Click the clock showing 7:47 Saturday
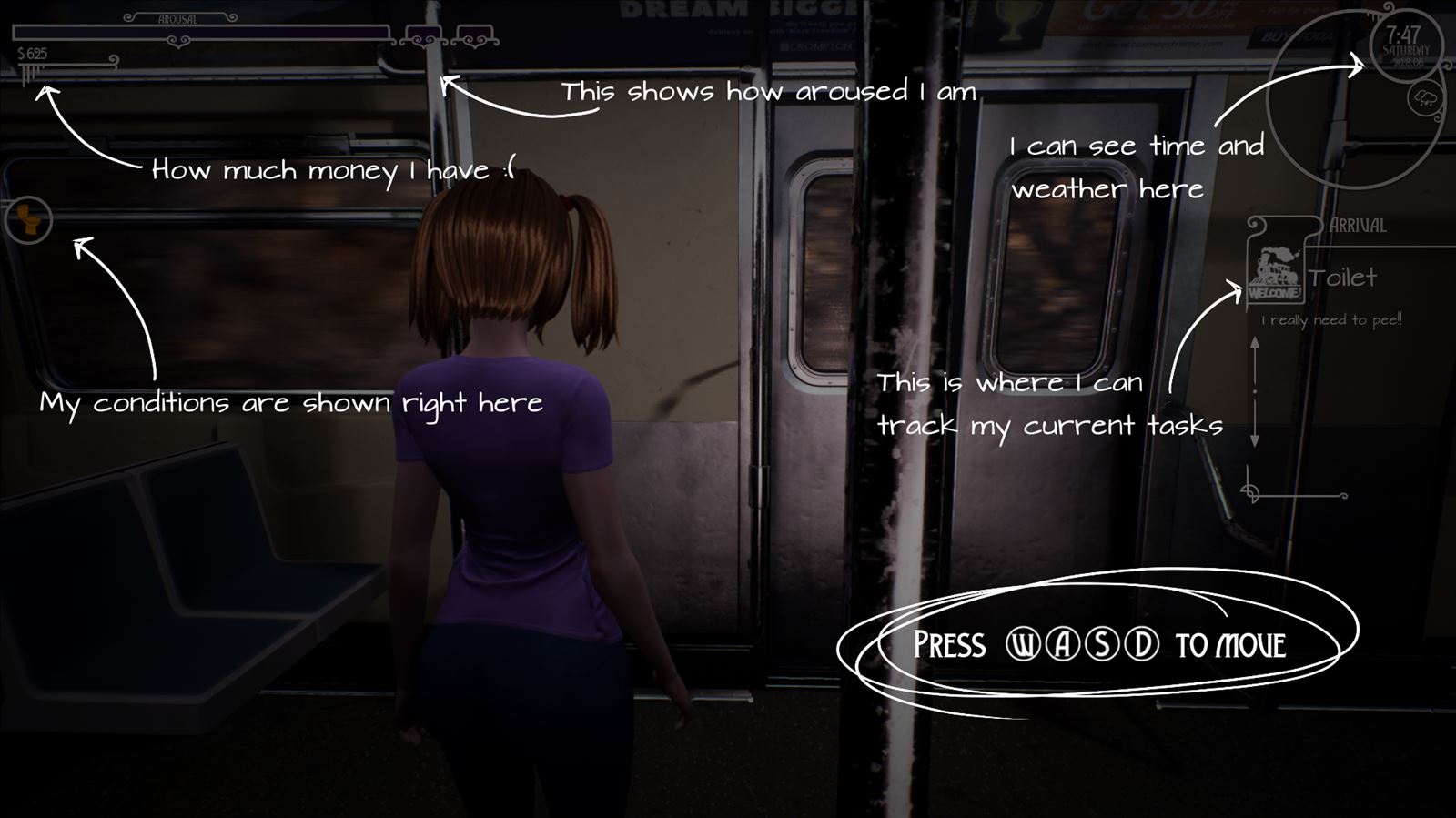Screen dimensions: 1456x818 click(1404, 42)
